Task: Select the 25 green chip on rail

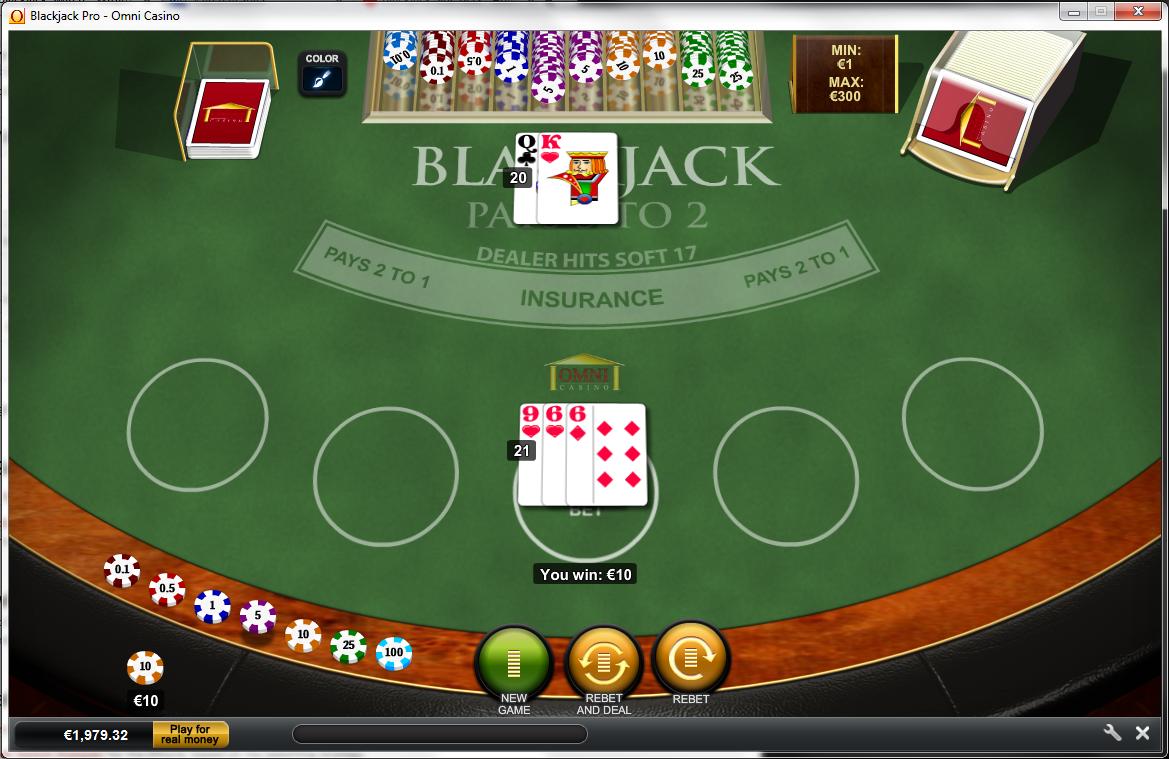Action: tap(348, 646)
